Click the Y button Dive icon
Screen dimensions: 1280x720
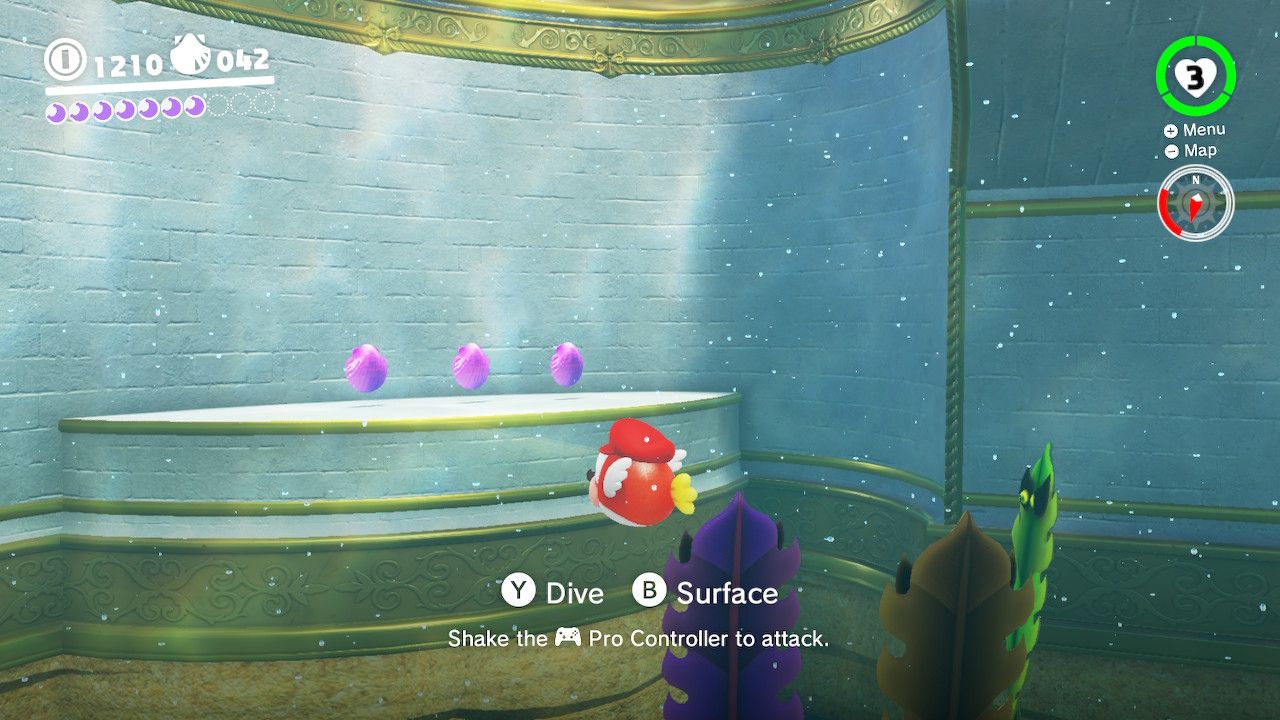pyautogui.click(x=516, y=593)
